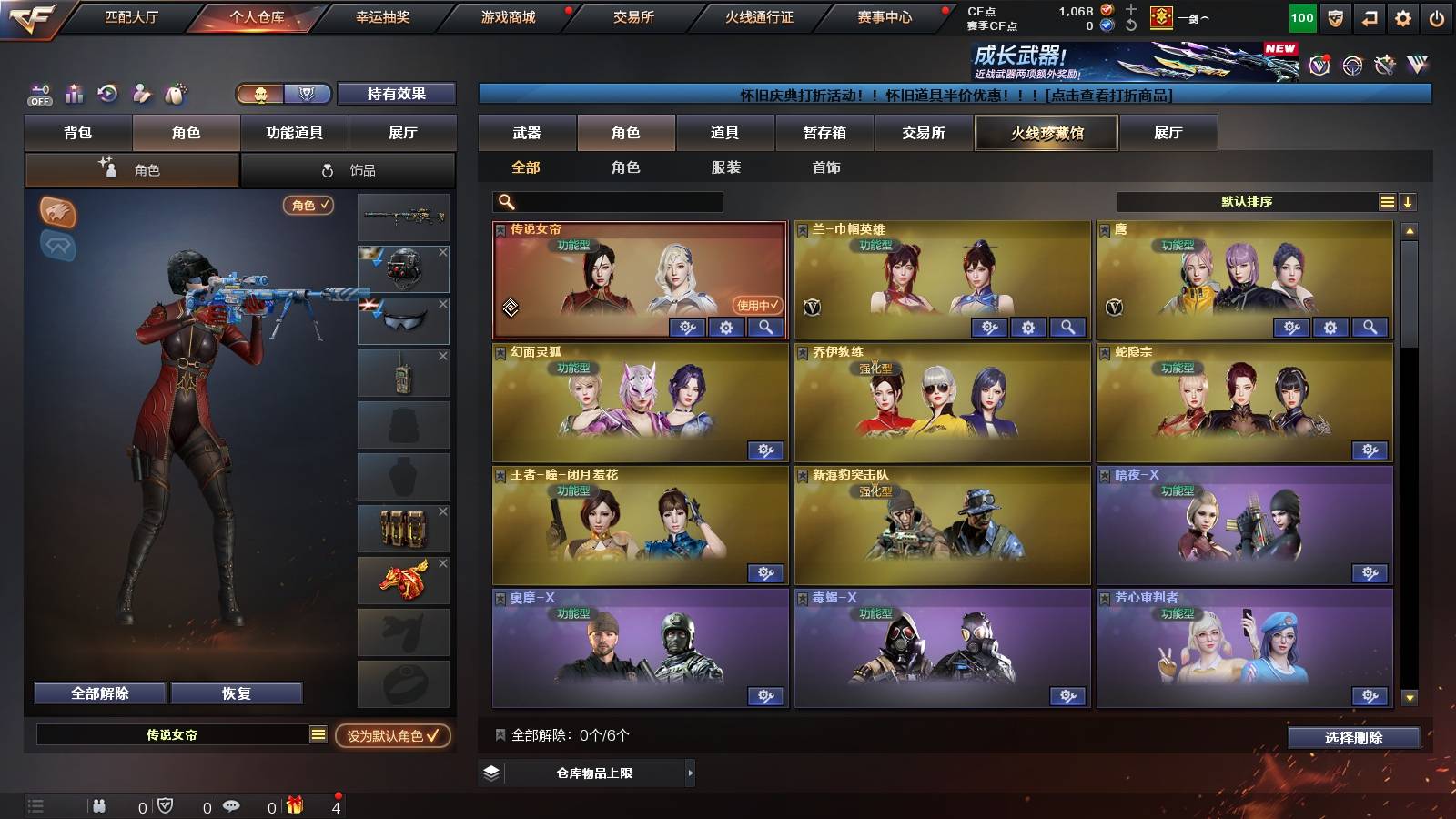Open the pet/mascot icon in top-left toolbar
This screenshot has height=819, width=1456.
point(175,93)
